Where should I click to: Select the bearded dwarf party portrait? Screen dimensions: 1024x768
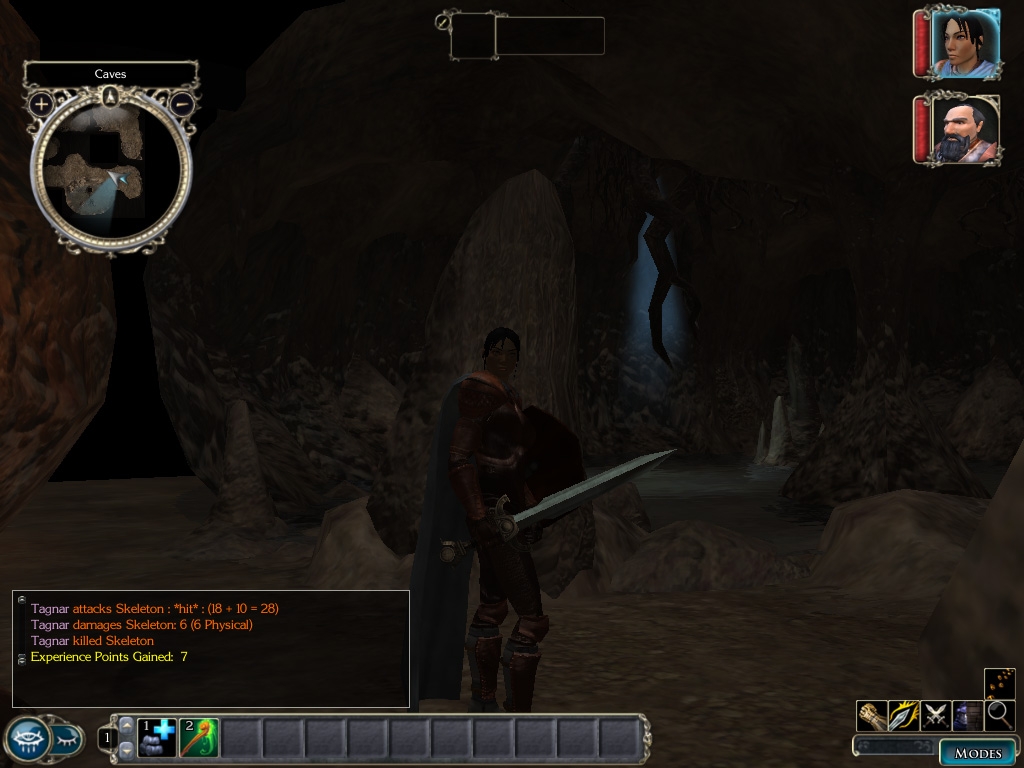pyautogui.click(x=963, y=129)
